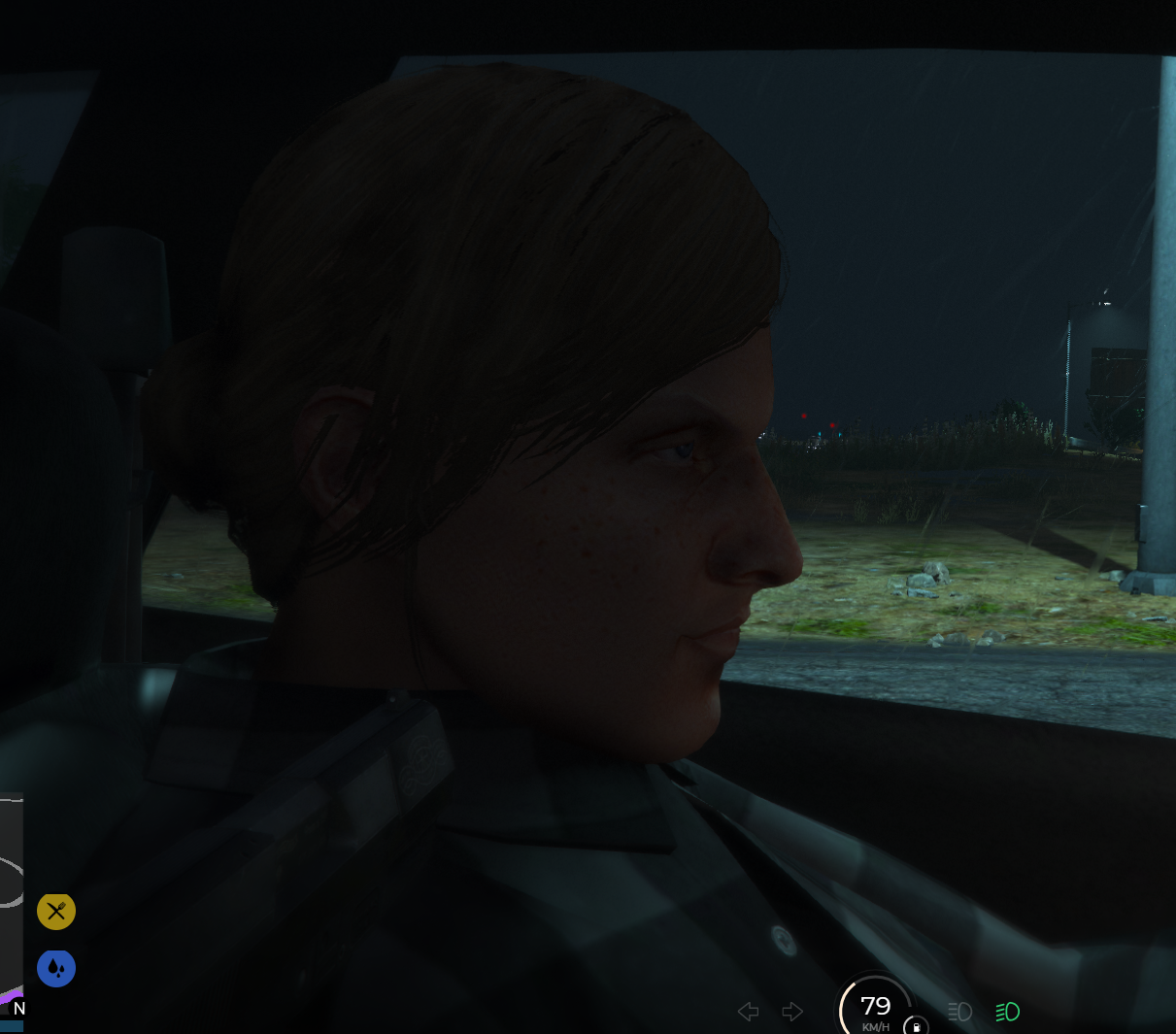Open the minimap at the screen edge
The width and height of the screenshot is (1176, 1034).
point(11,903)
